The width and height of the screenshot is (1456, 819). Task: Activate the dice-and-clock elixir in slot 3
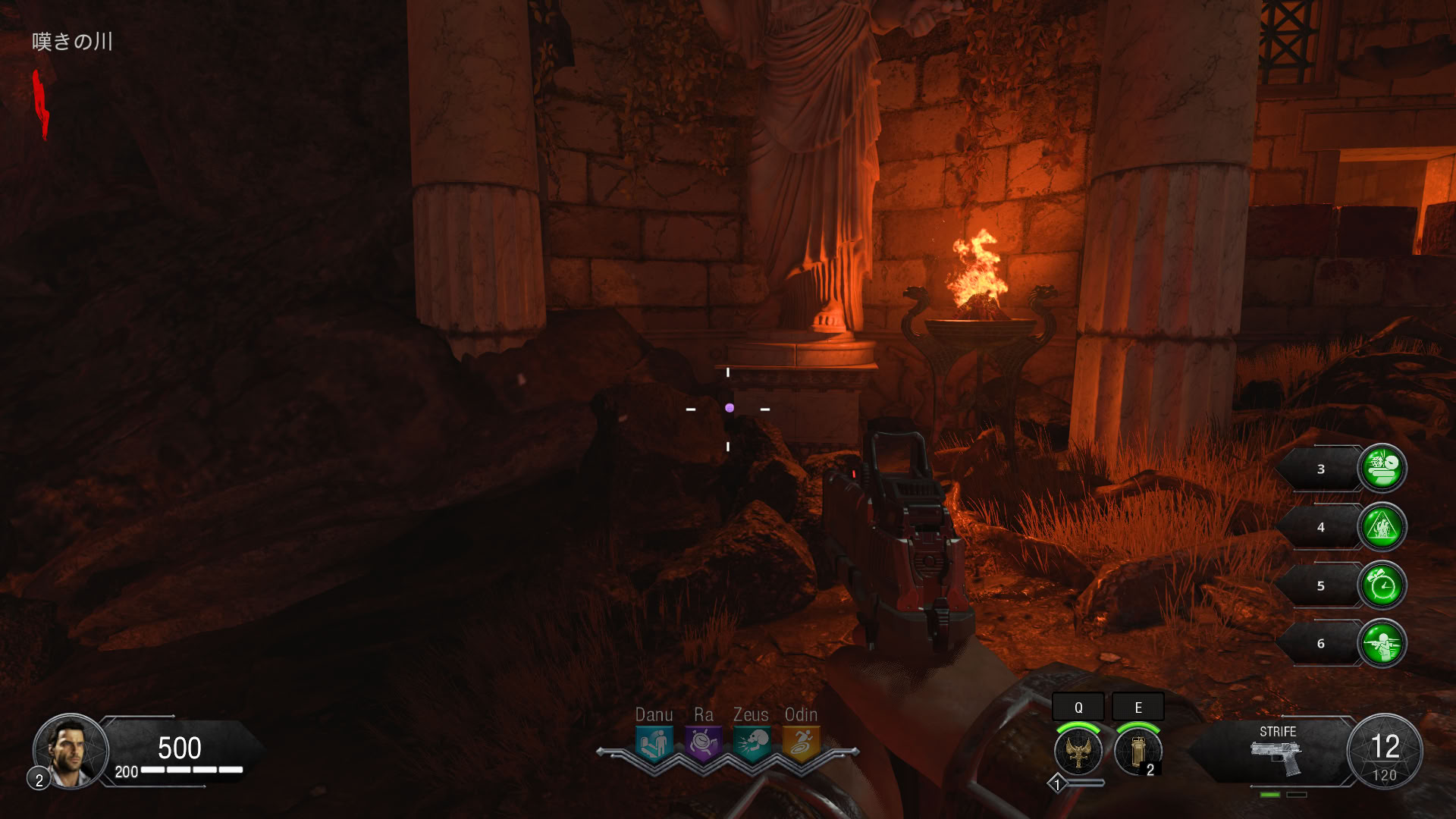point(1382,469)
